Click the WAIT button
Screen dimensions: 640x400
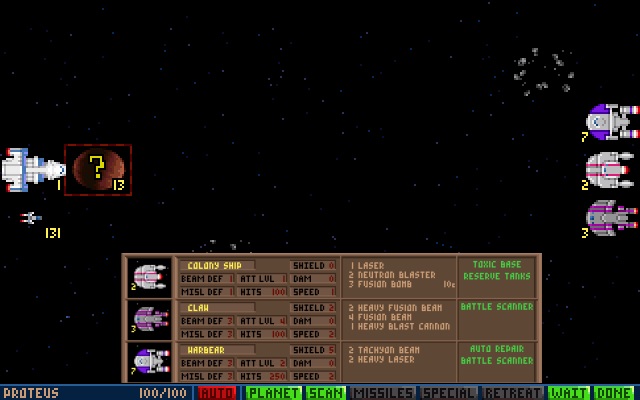(569, 393)
